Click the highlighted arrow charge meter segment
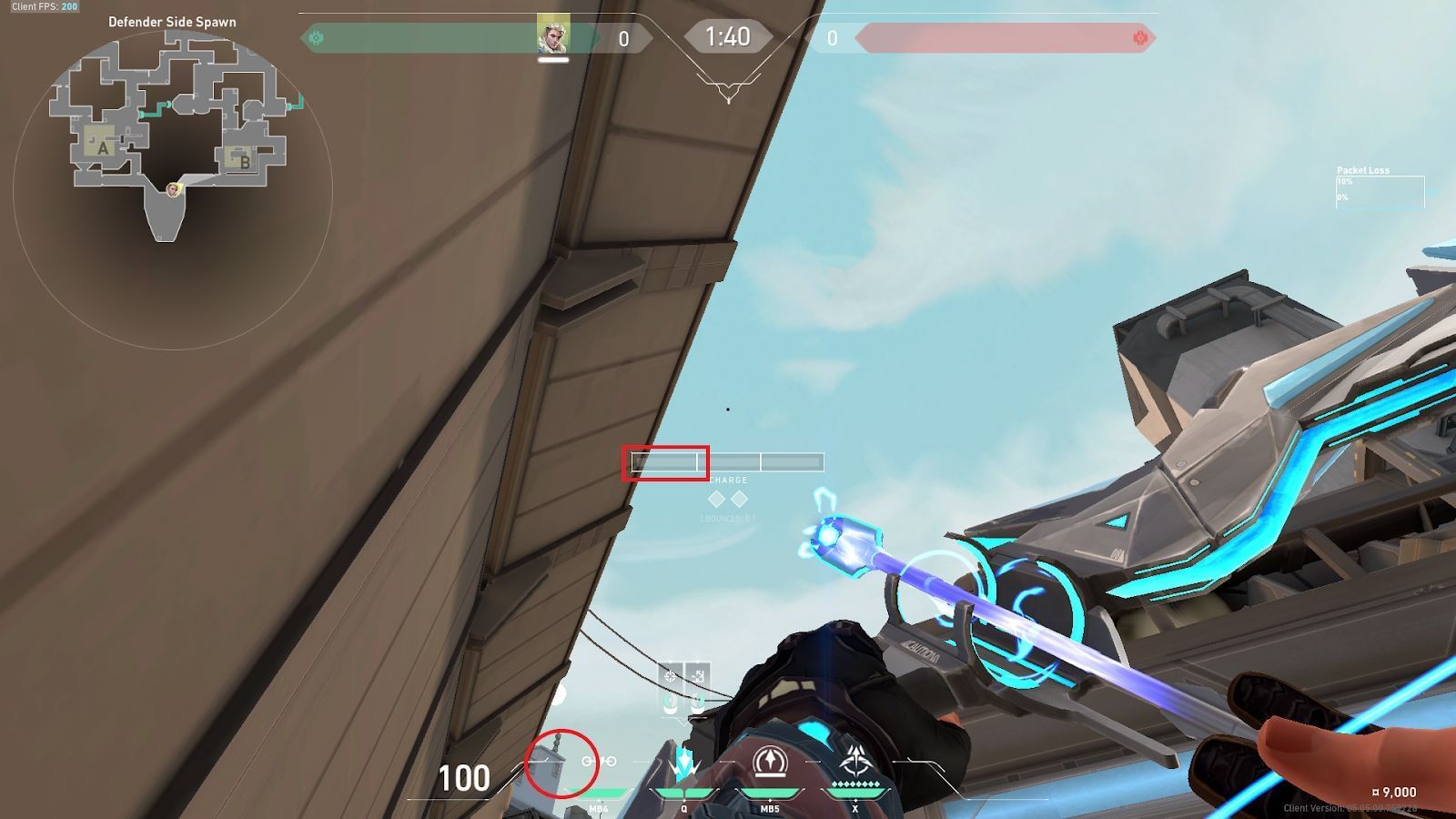 (666, 462)
